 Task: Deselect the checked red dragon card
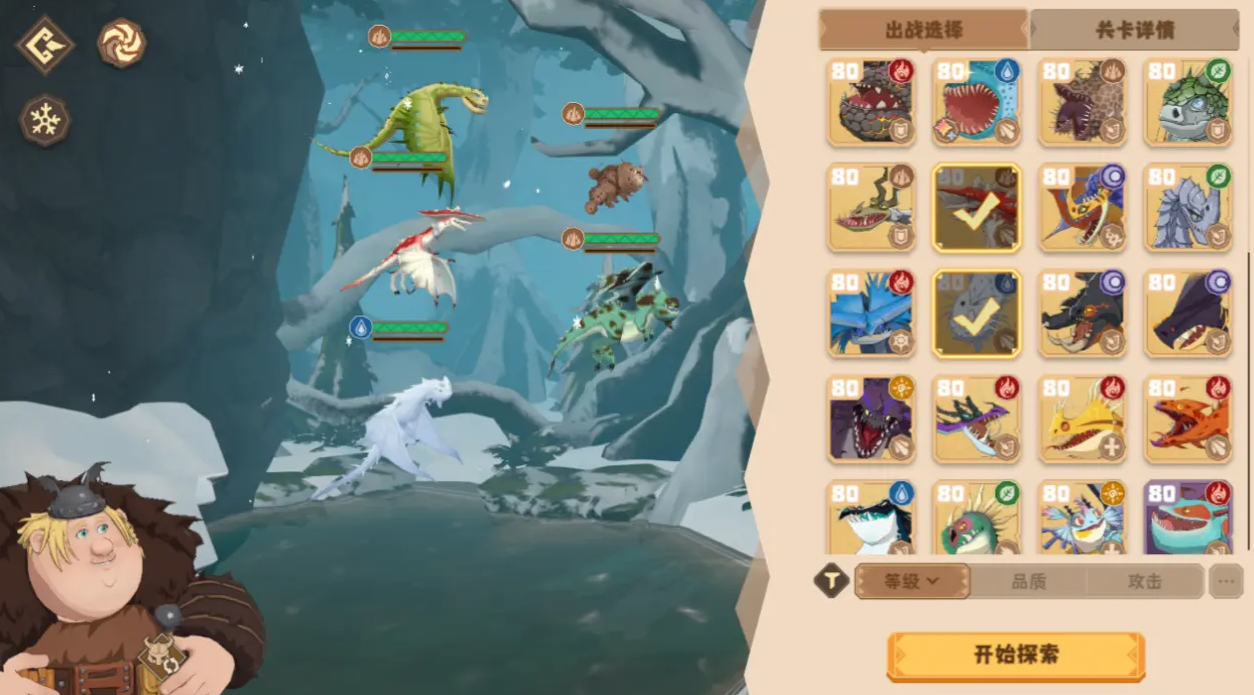click(x=976, y=207)
